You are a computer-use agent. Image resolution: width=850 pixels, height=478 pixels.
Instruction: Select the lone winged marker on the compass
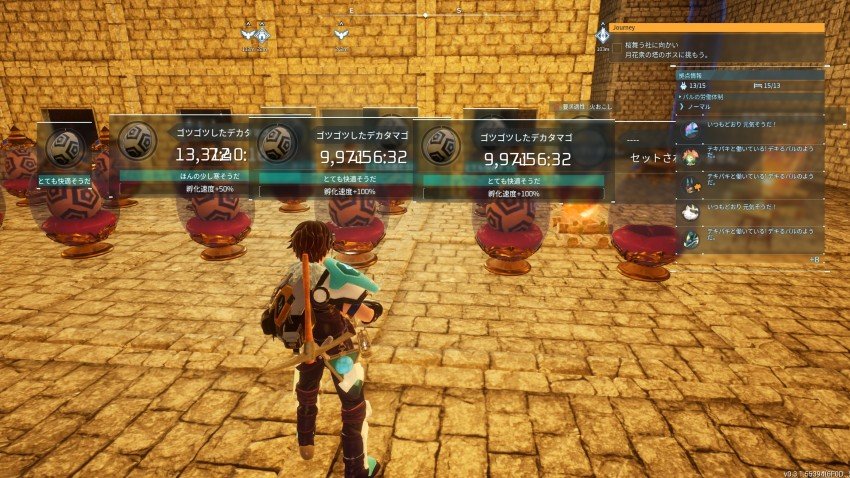(x=342, y=33)
